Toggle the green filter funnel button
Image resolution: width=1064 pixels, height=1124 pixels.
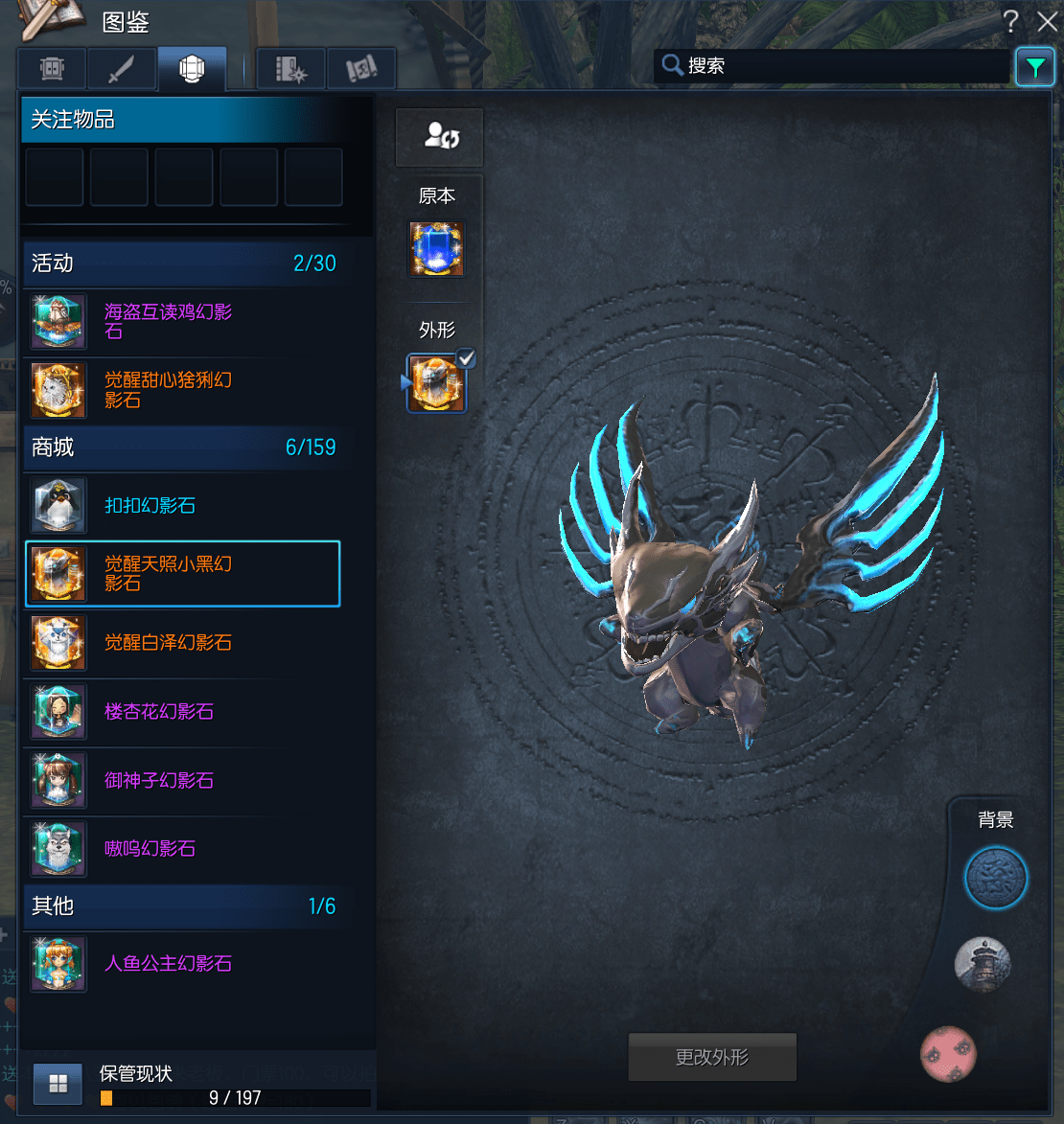(x=1034, y=67)
